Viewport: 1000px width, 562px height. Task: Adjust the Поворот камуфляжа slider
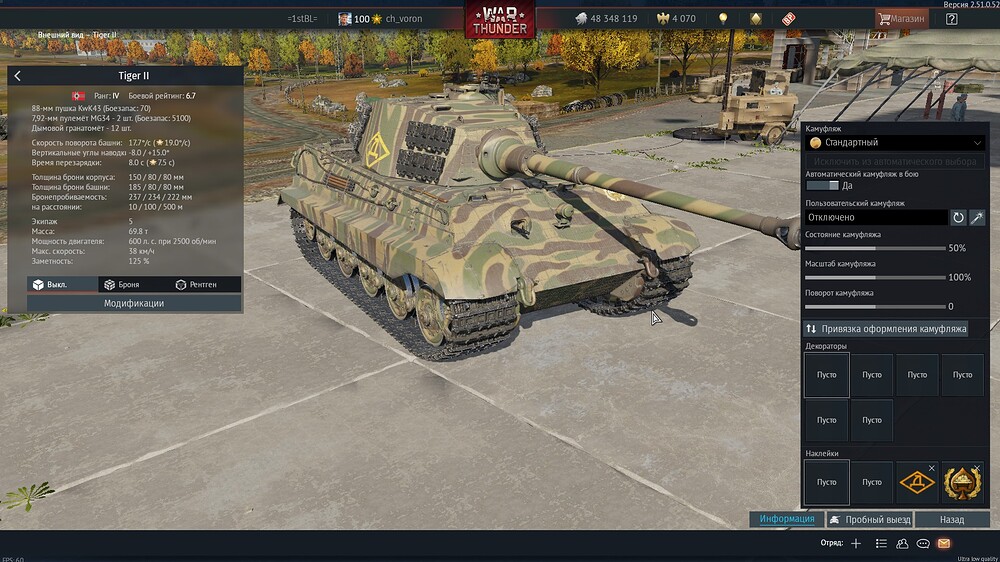(876, 306)
